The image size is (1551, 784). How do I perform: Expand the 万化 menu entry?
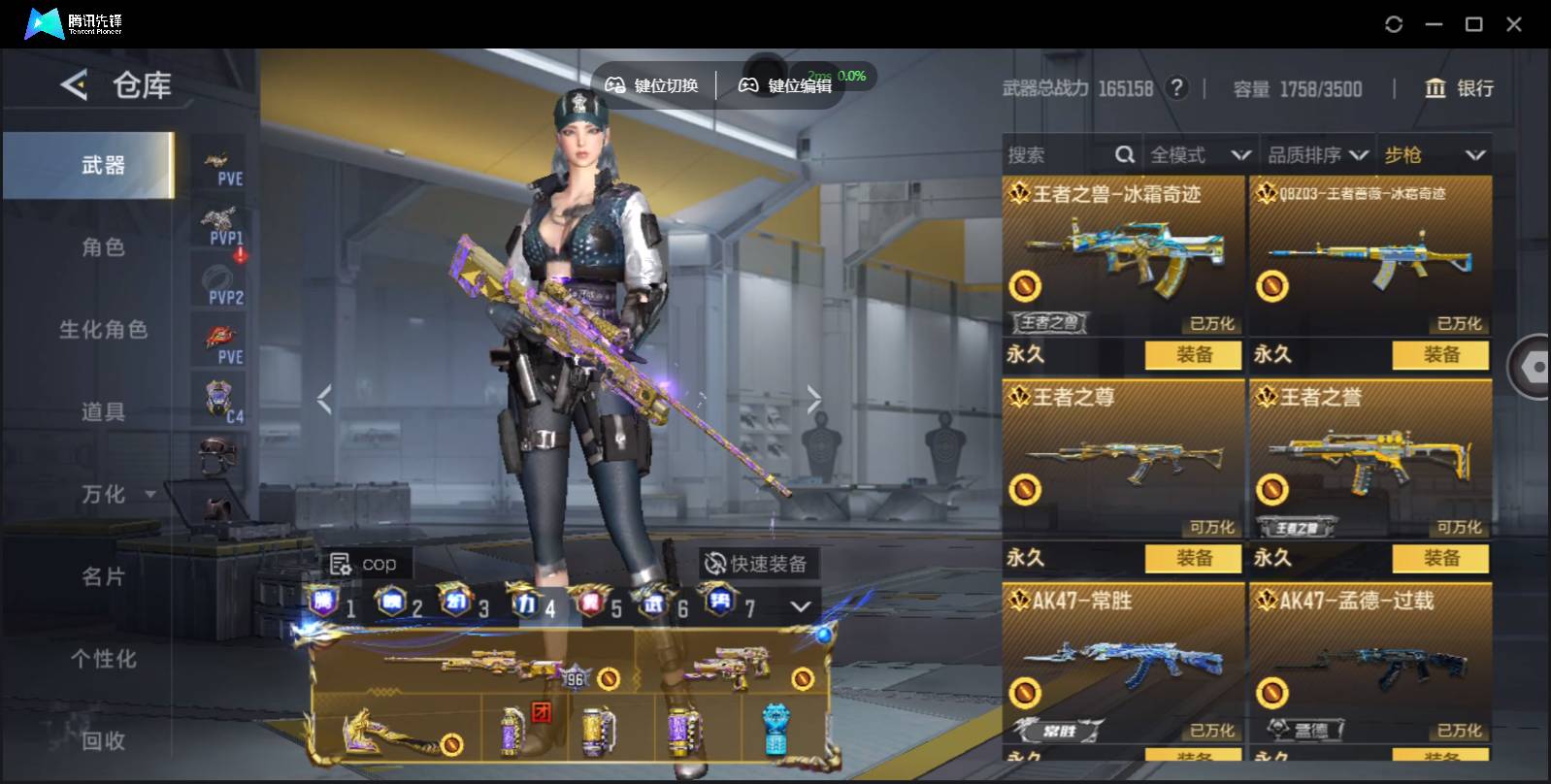(x=116, y=495)
